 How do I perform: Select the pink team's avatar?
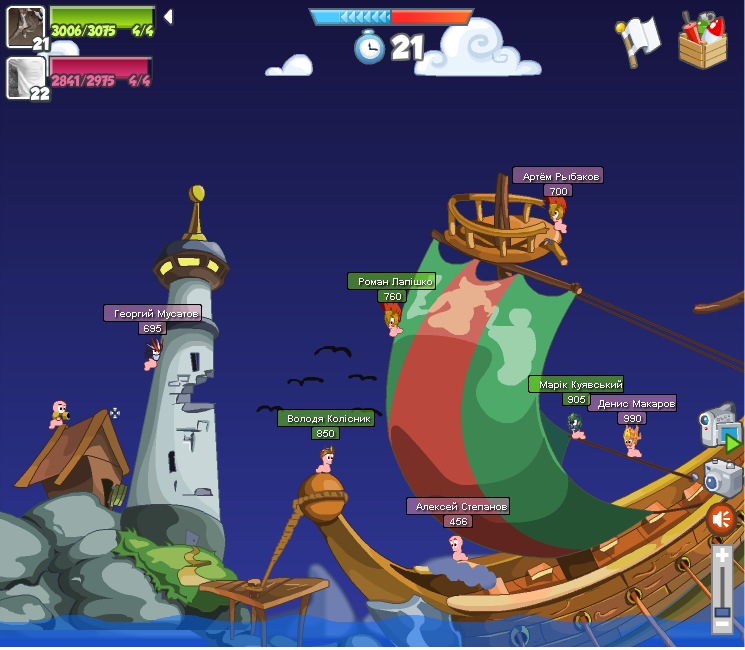26,78
